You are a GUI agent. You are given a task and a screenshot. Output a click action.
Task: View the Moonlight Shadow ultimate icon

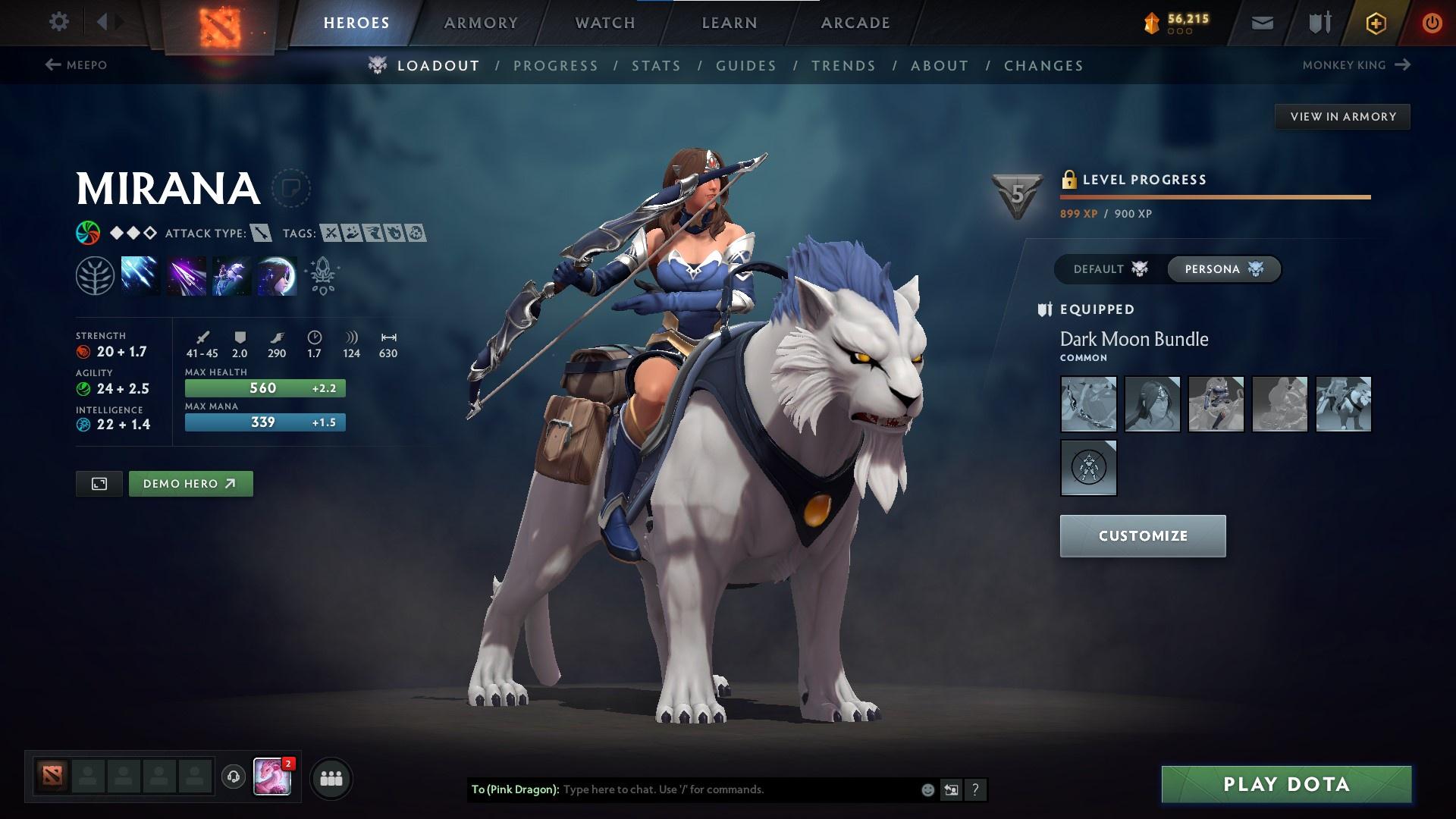pos(279,275)
